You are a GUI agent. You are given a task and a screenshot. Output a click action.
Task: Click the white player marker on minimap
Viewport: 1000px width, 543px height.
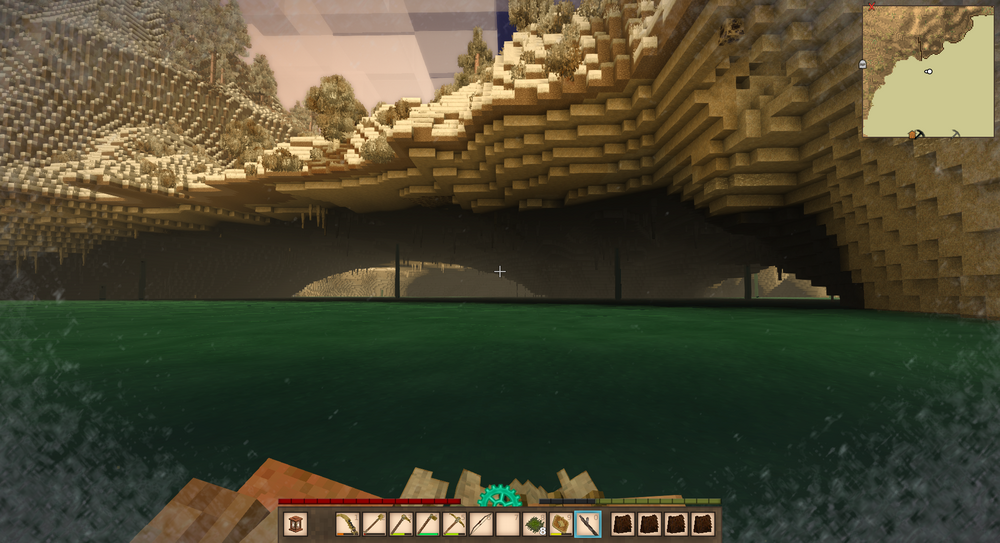click(x=929, y=71)
